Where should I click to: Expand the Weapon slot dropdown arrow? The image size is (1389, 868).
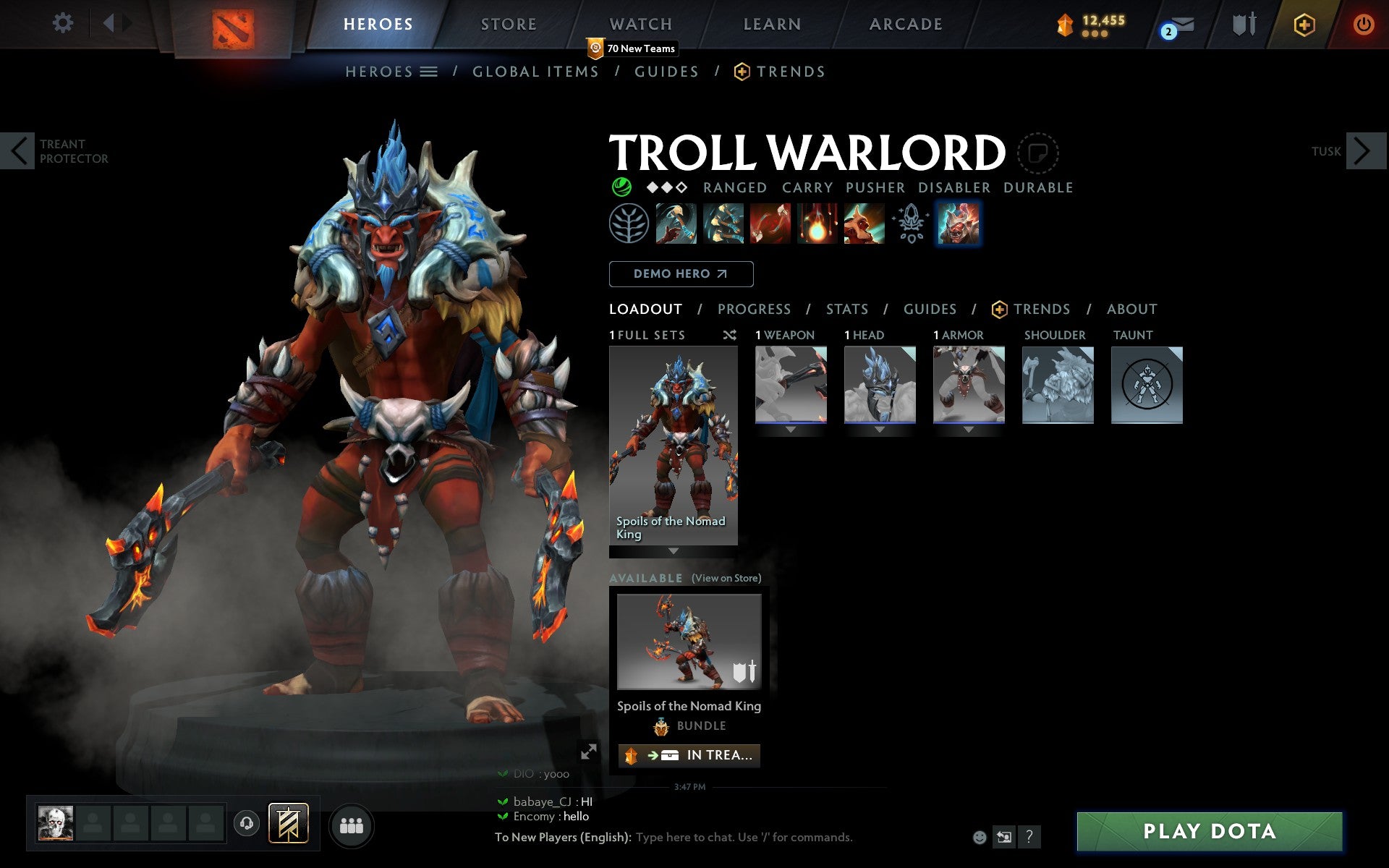pos(789,428)
